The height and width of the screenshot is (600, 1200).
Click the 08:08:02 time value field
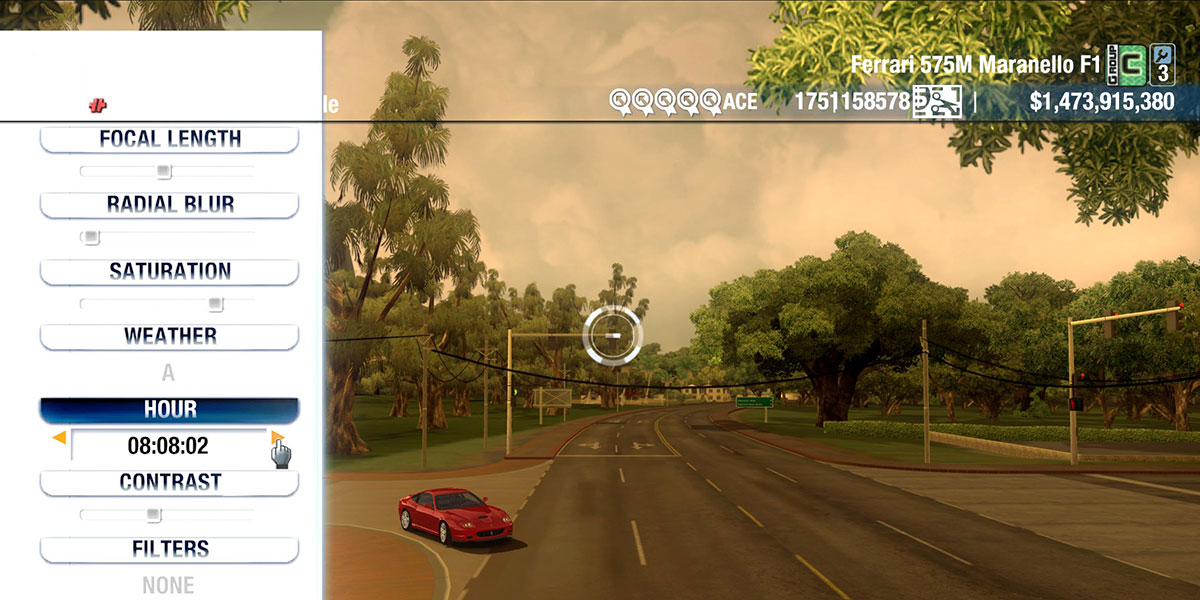(168, 446)
